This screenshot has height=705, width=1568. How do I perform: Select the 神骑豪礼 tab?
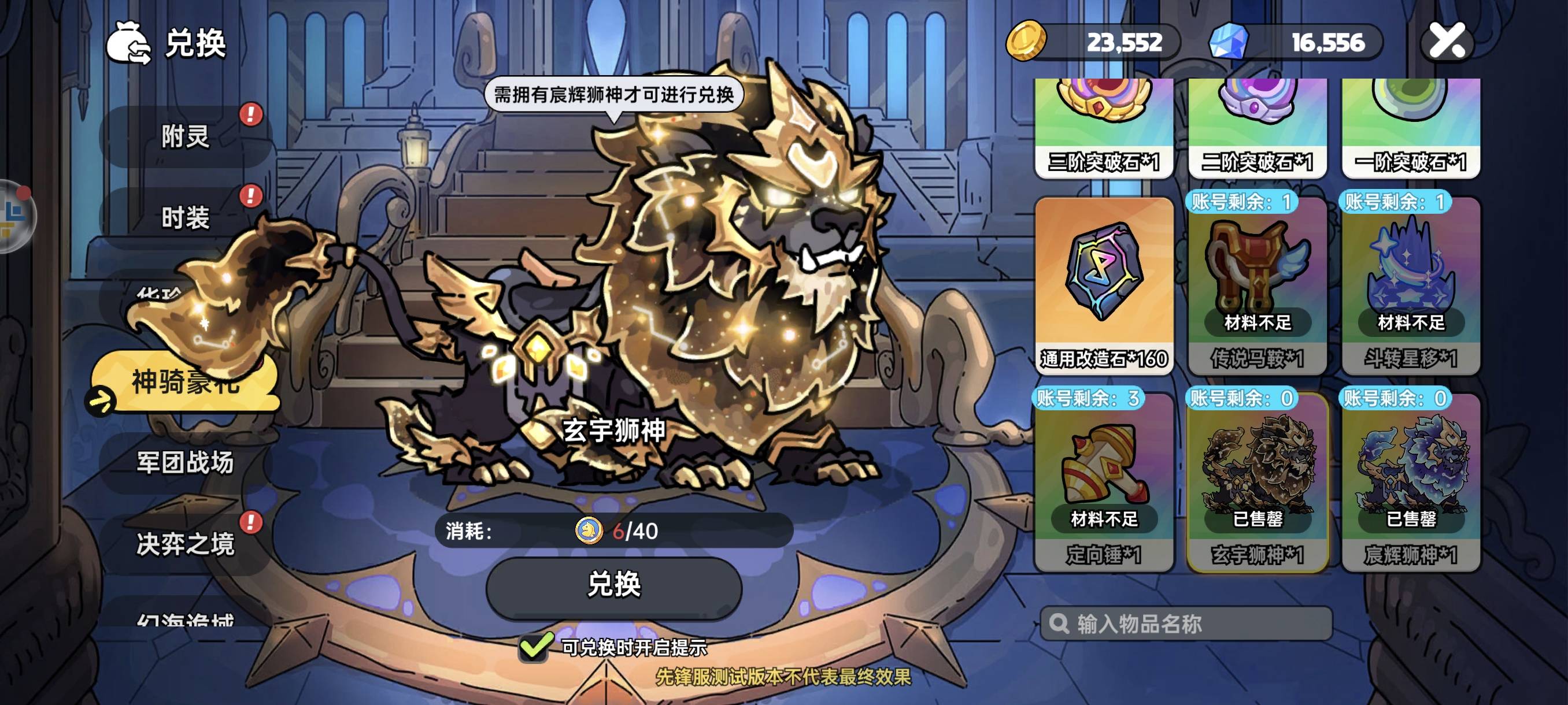(x=185, y=382)
